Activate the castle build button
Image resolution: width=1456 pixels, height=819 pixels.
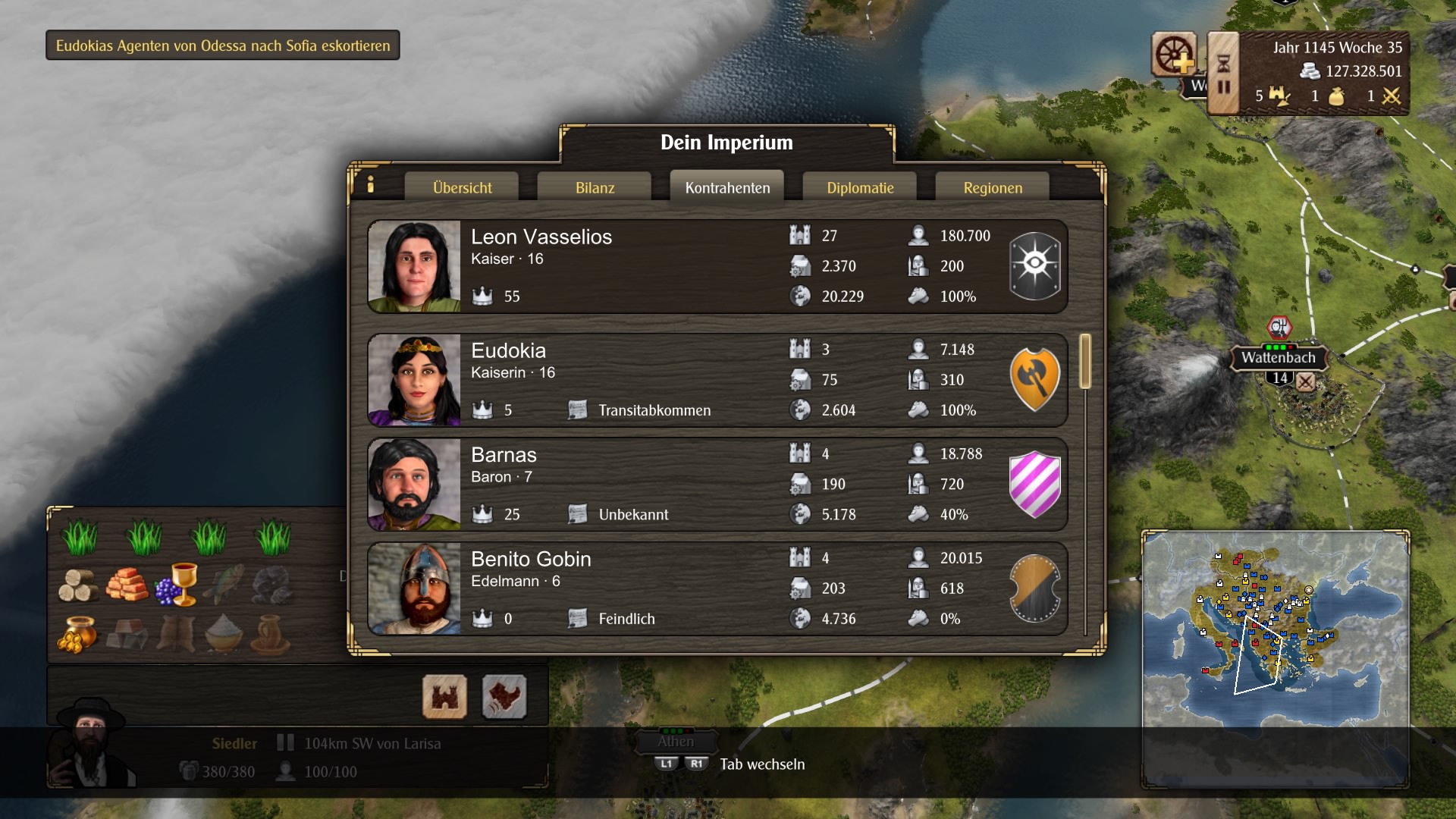click(x=444, y=696)
